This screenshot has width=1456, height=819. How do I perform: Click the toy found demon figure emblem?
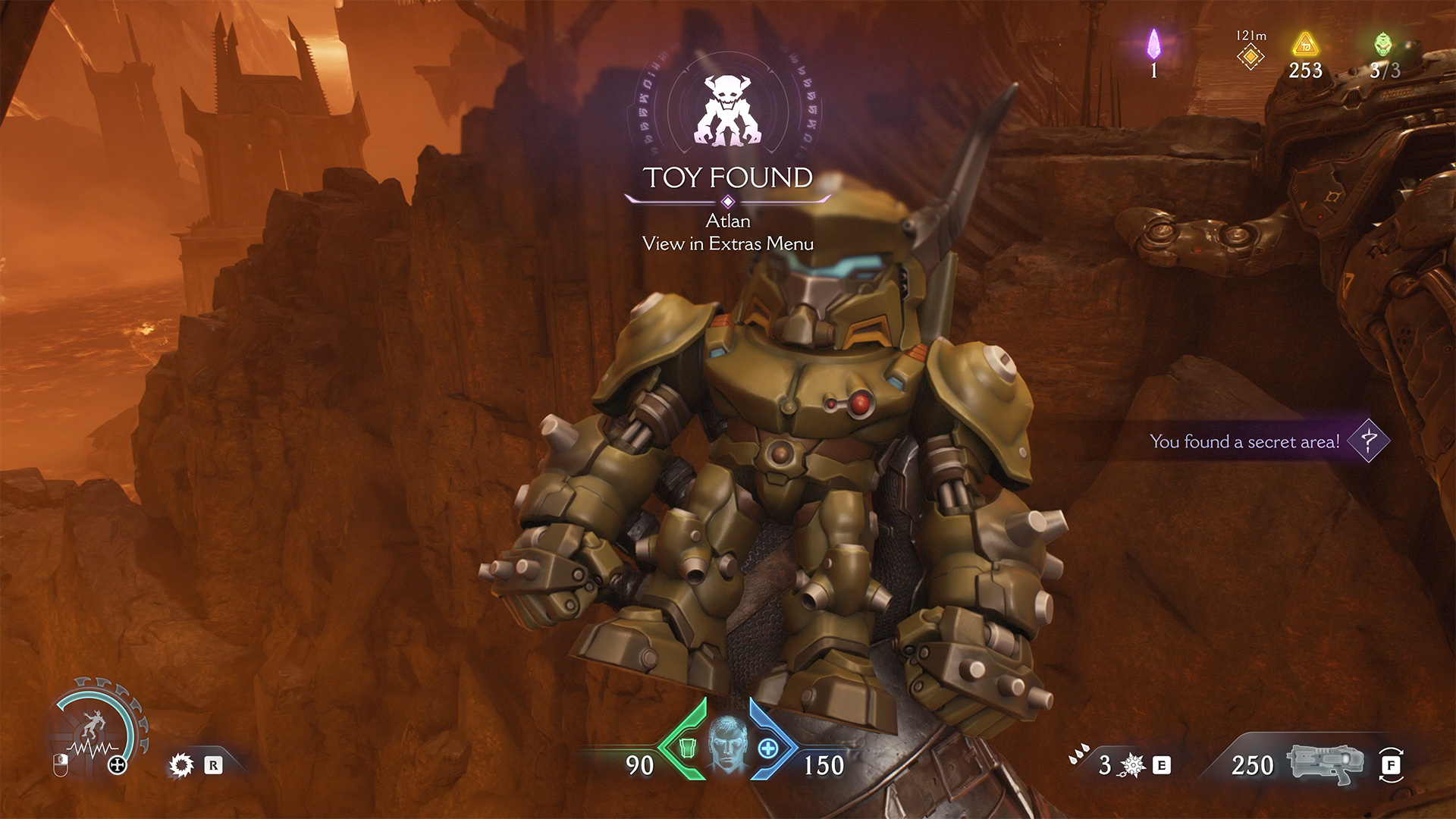coord(727,111)
